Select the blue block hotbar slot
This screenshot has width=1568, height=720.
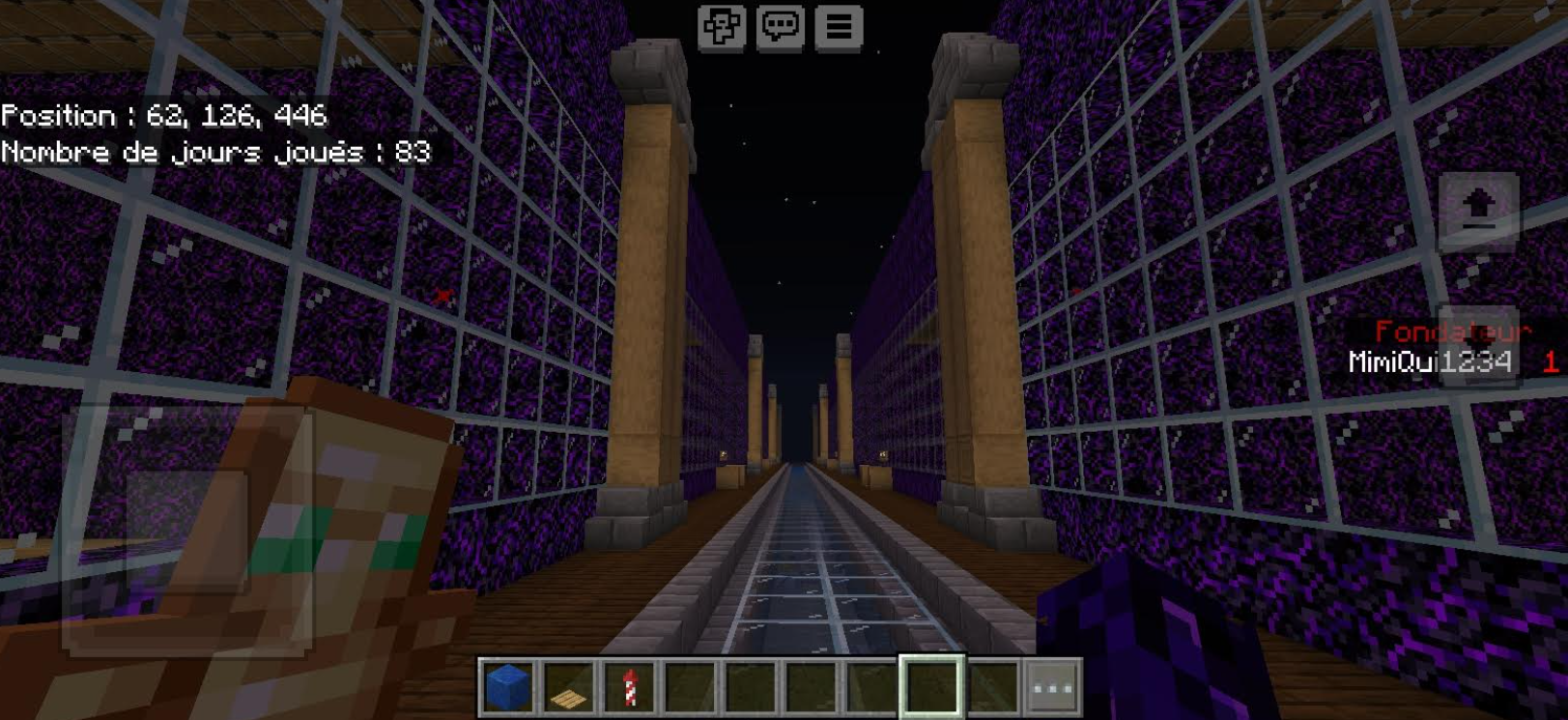(508, 687)
